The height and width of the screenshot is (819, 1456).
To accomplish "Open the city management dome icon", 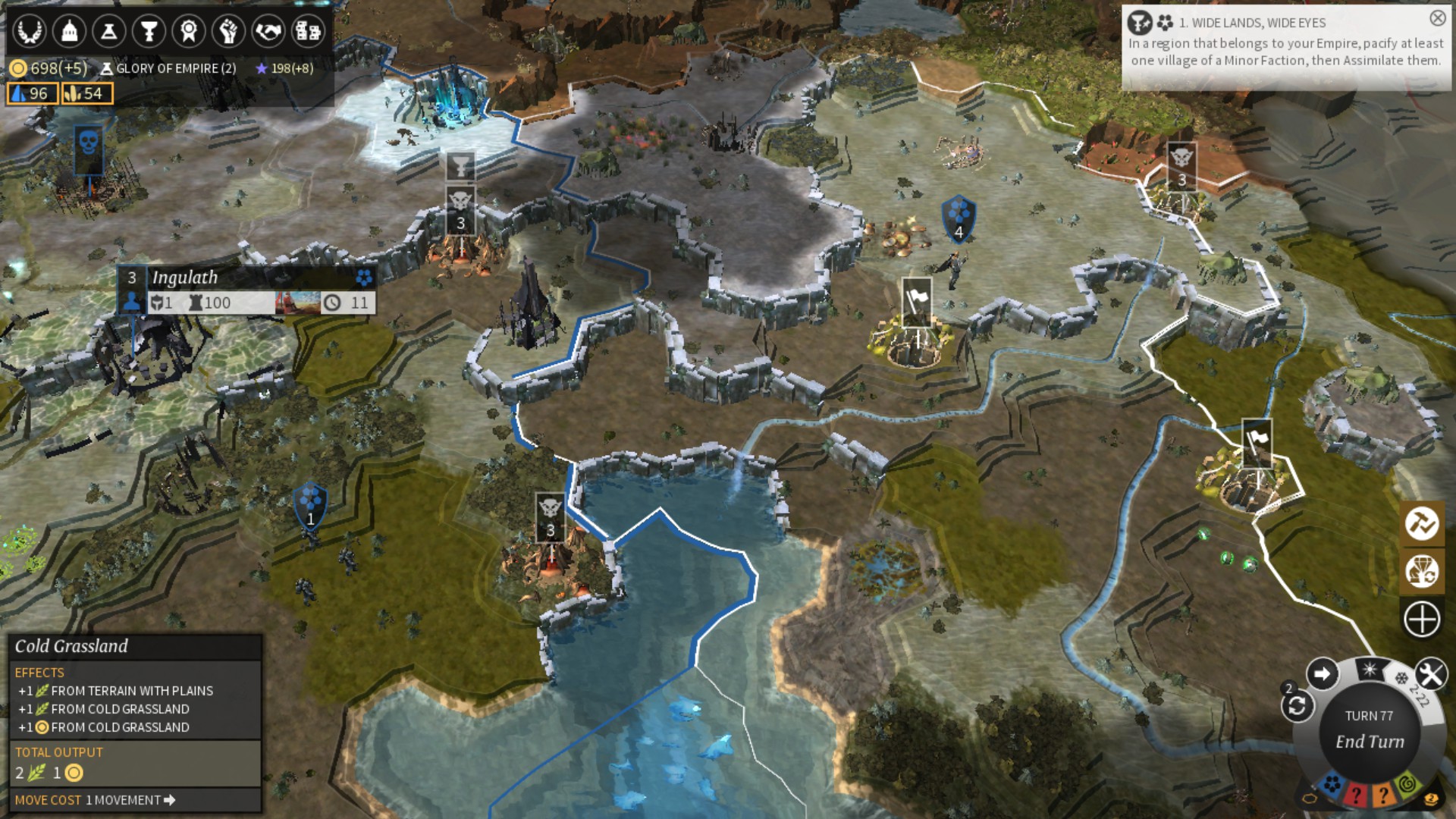I will click(x=69, y=31).
